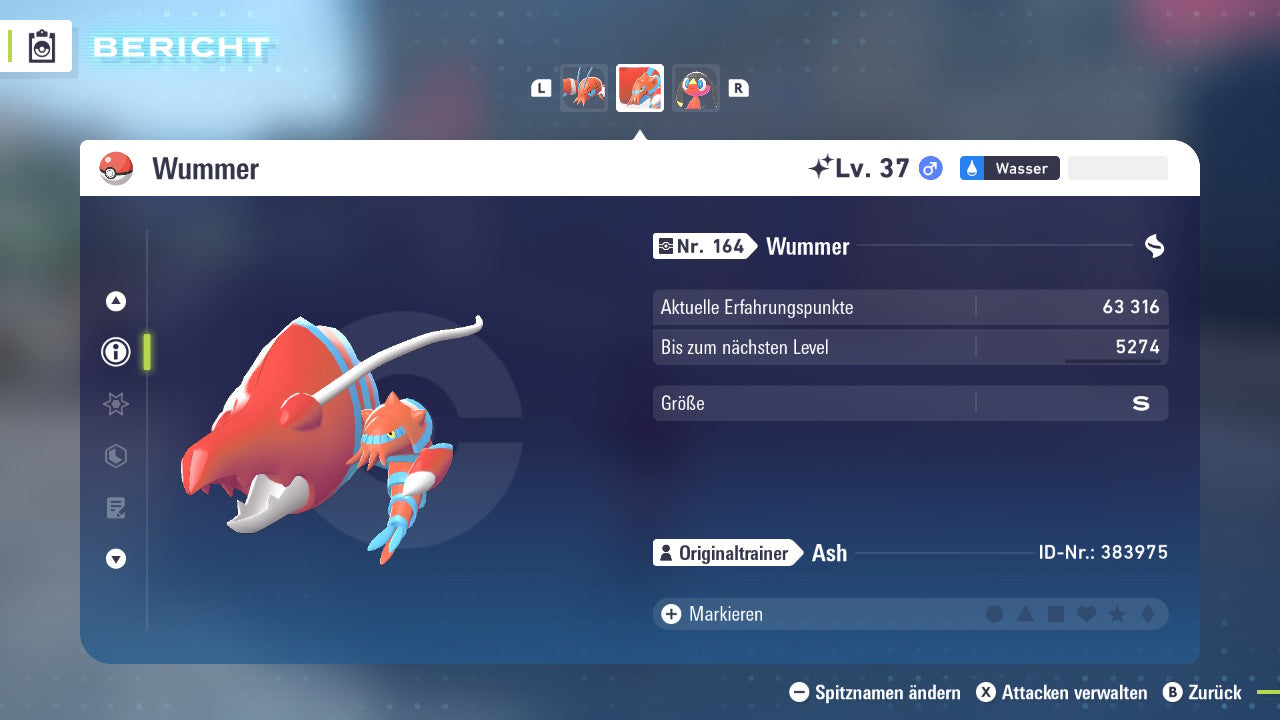
Task: Open the Krabby thumbnail left of Wummer
Action: [584, 88]
